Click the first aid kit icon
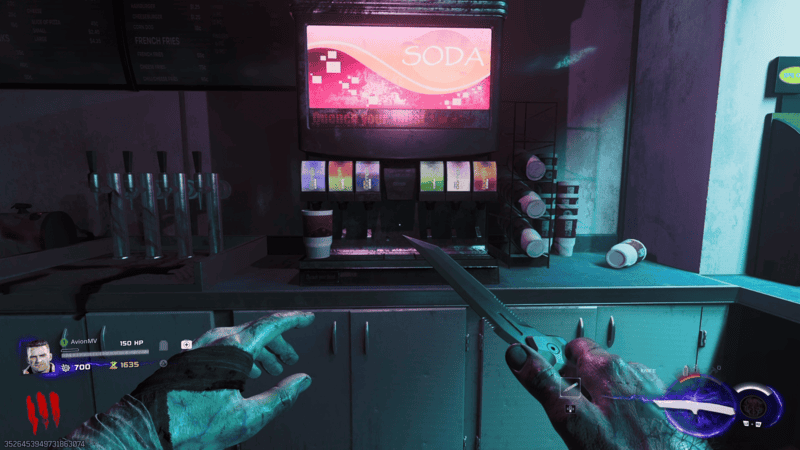 (x=187, y=344)
